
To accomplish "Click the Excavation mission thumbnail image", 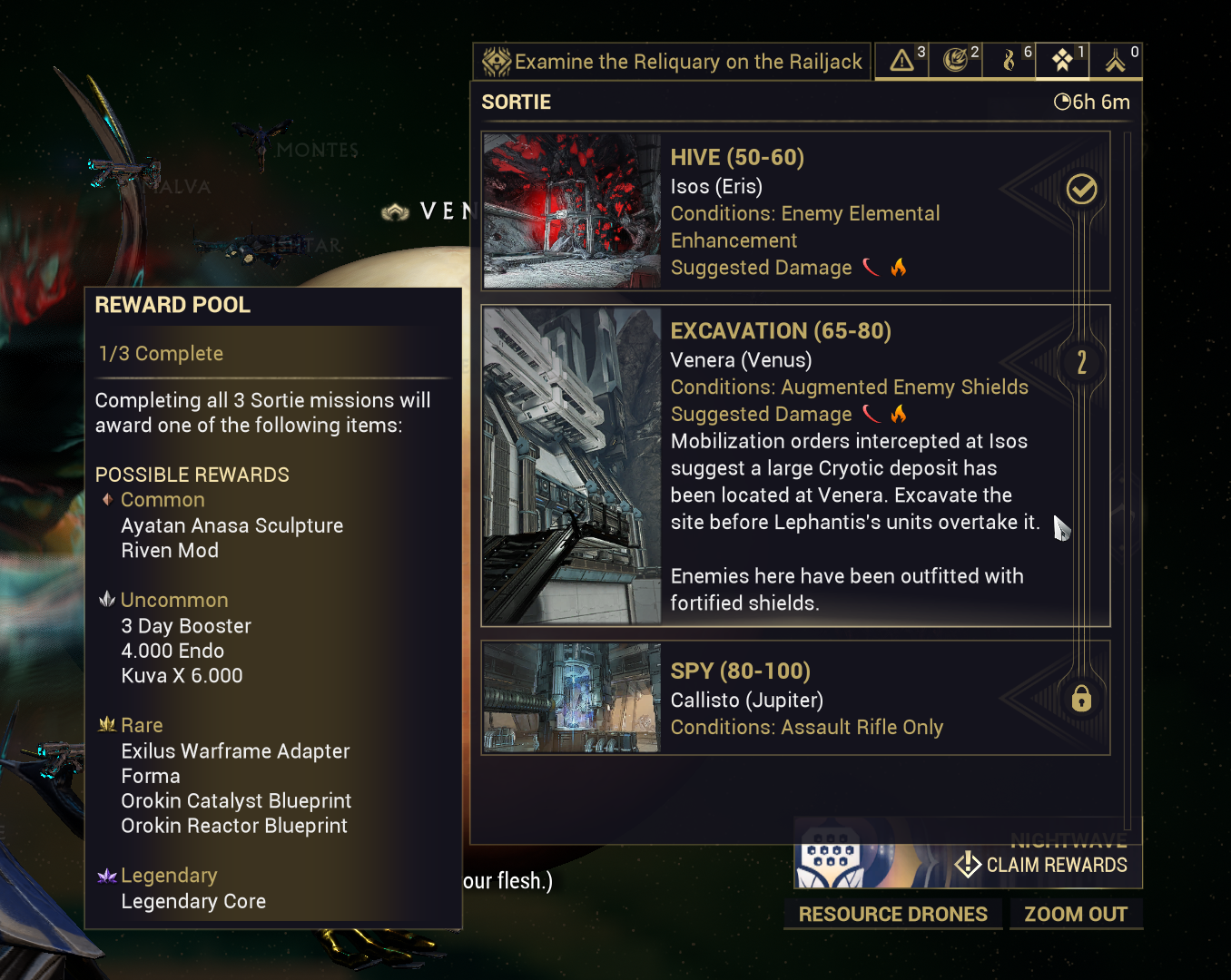I will (x=572, y=466).
